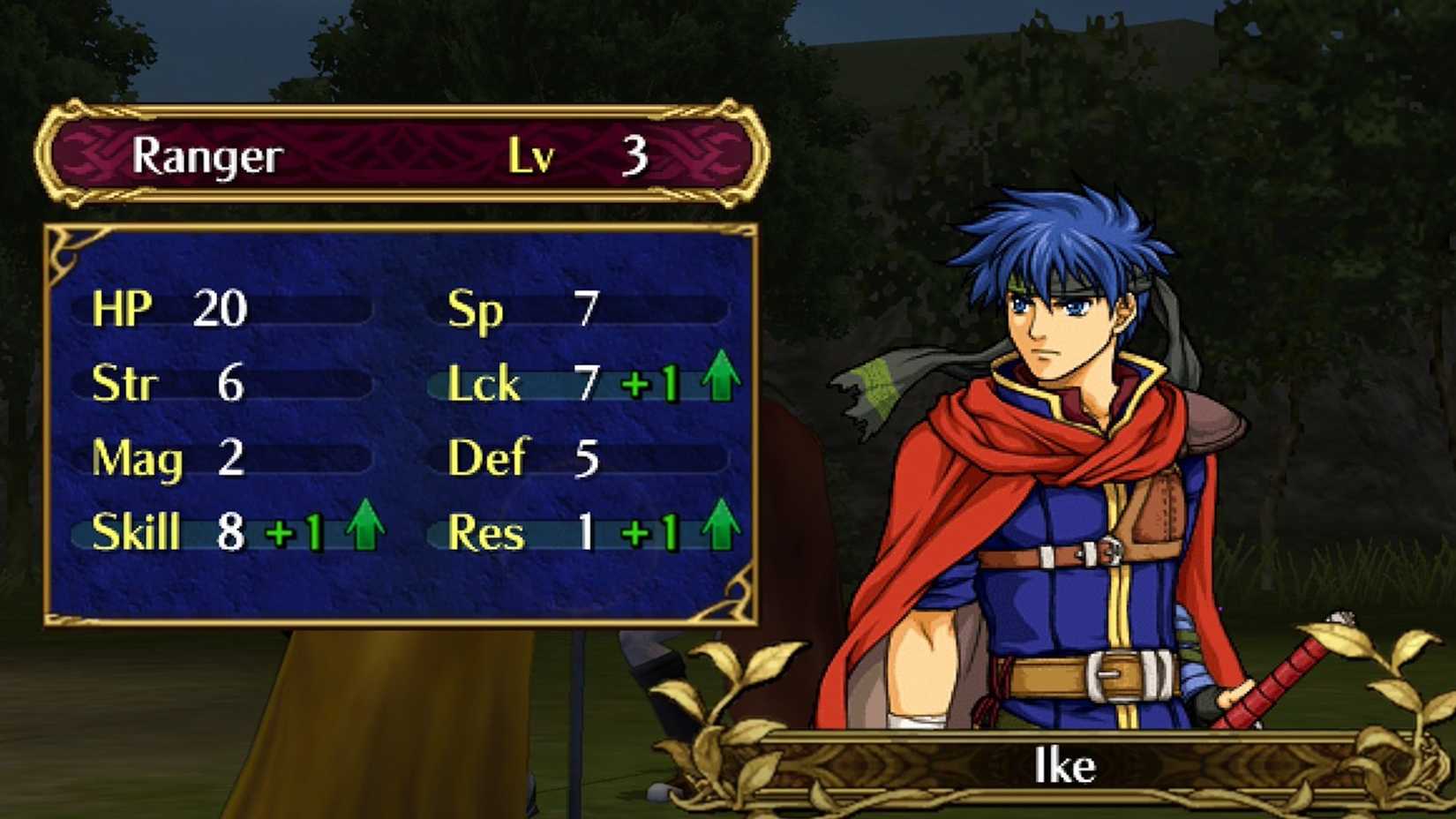Select the Sp stat label
The height and width of the screenshot is (819, 1456).
[477, 310]
